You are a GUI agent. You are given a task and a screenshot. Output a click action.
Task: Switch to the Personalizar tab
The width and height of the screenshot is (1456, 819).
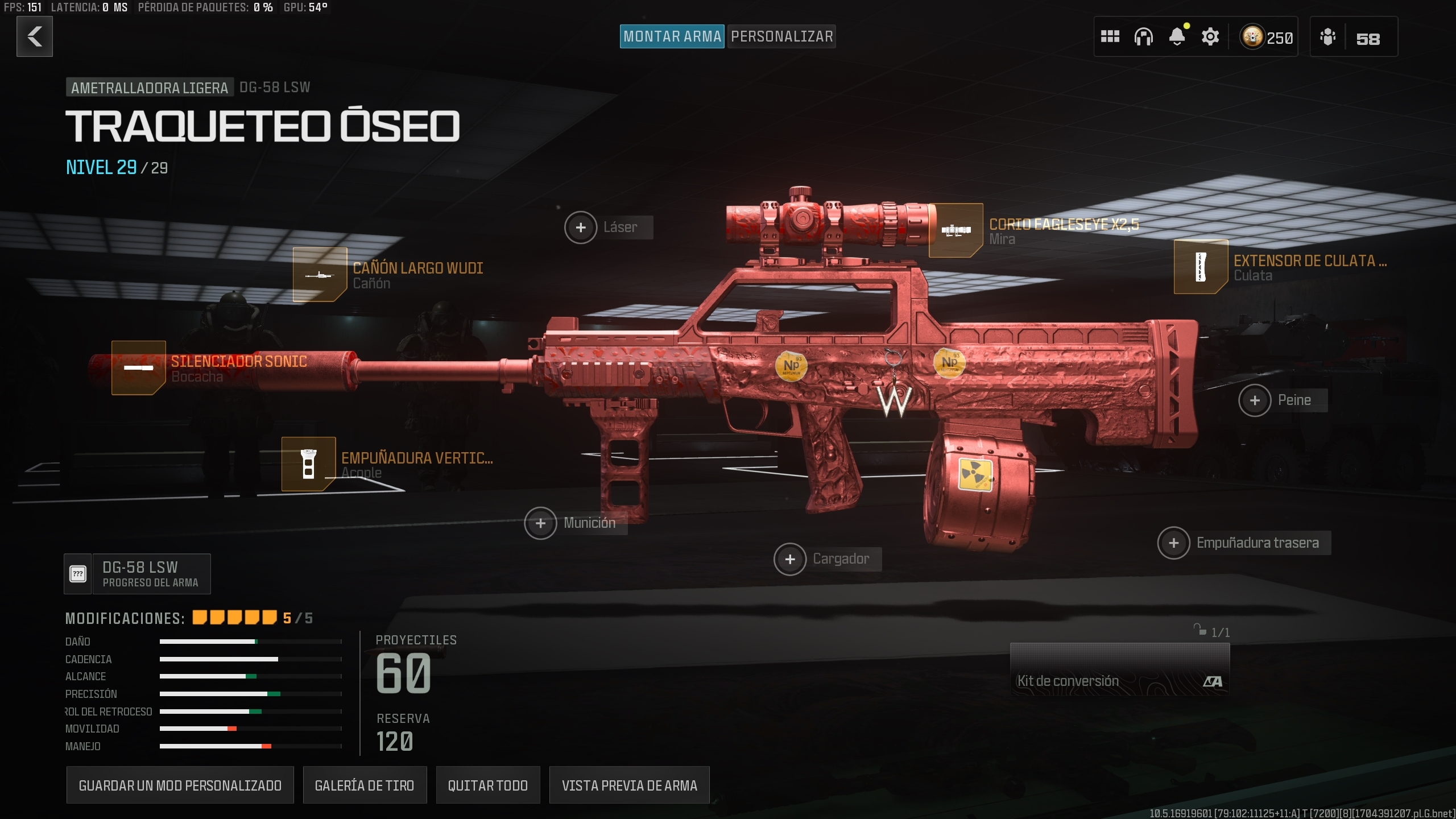(x=781, y=36)
